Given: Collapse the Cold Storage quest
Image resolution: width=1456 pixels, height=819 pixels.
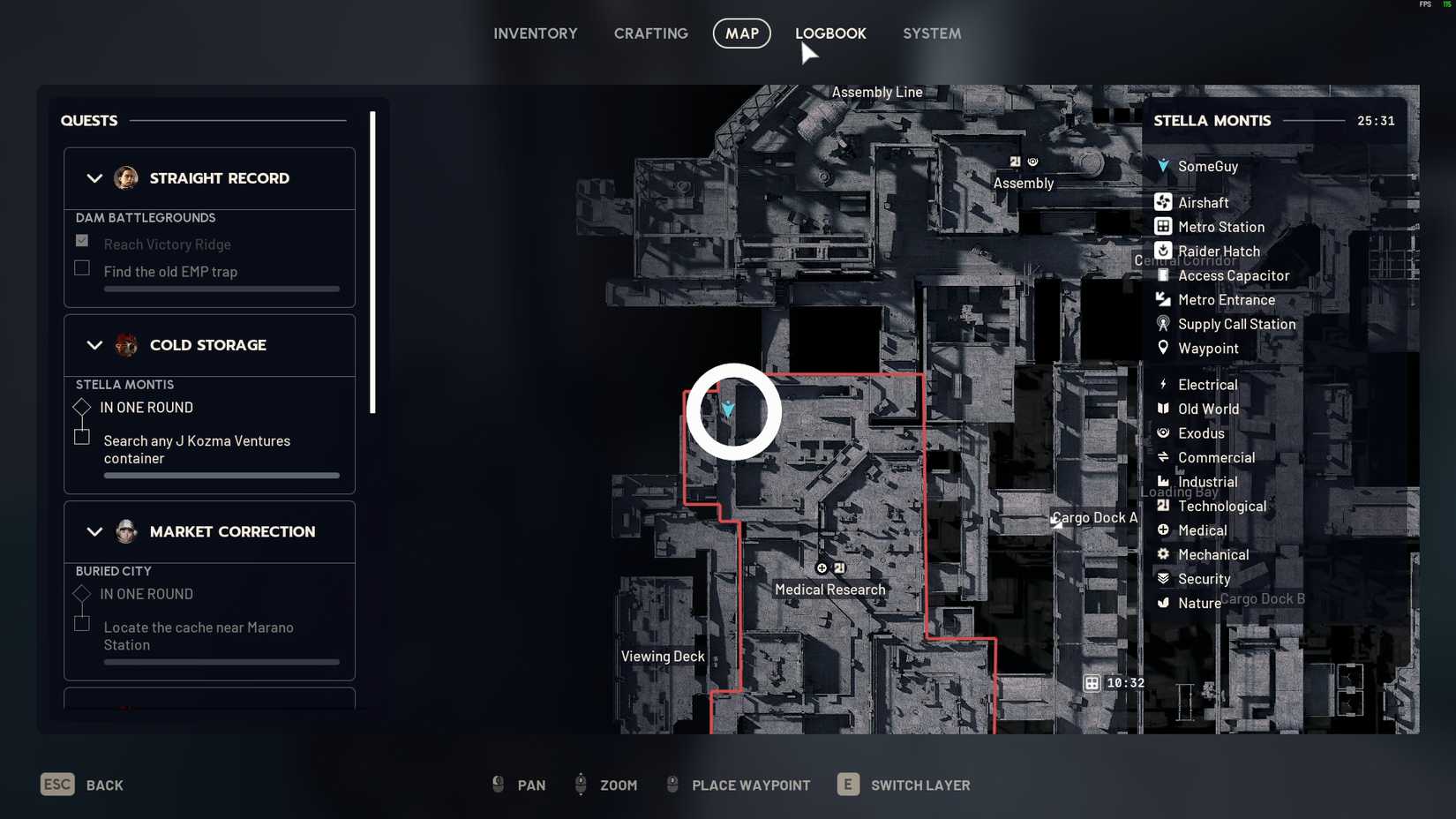Looking at the screenshot, I should click(x=95, y=345).
